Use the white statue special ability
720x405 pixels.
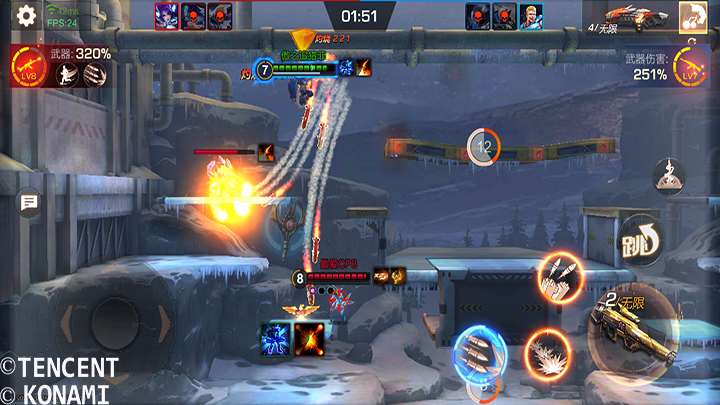[x=669, y=178]
